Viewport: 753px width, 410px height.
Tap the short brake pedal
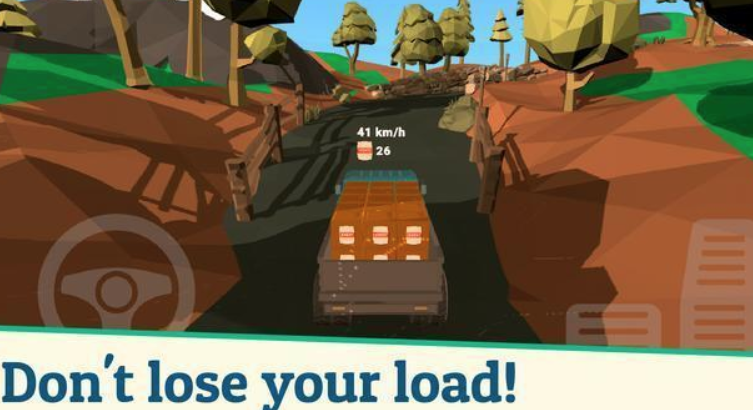point(613,323)
